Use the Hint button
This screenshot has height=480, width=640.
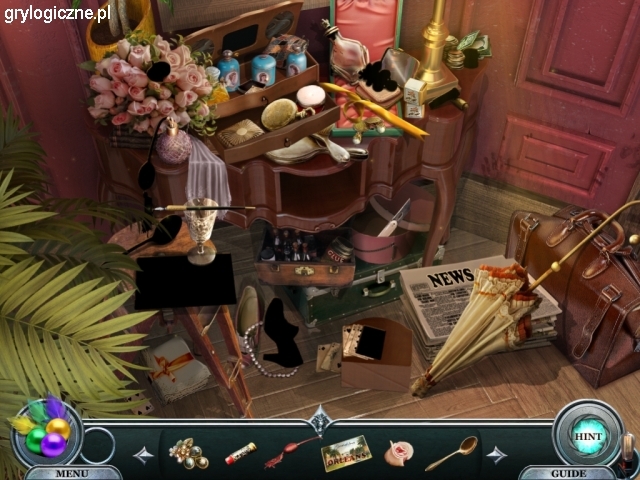(x=587, y=436)
